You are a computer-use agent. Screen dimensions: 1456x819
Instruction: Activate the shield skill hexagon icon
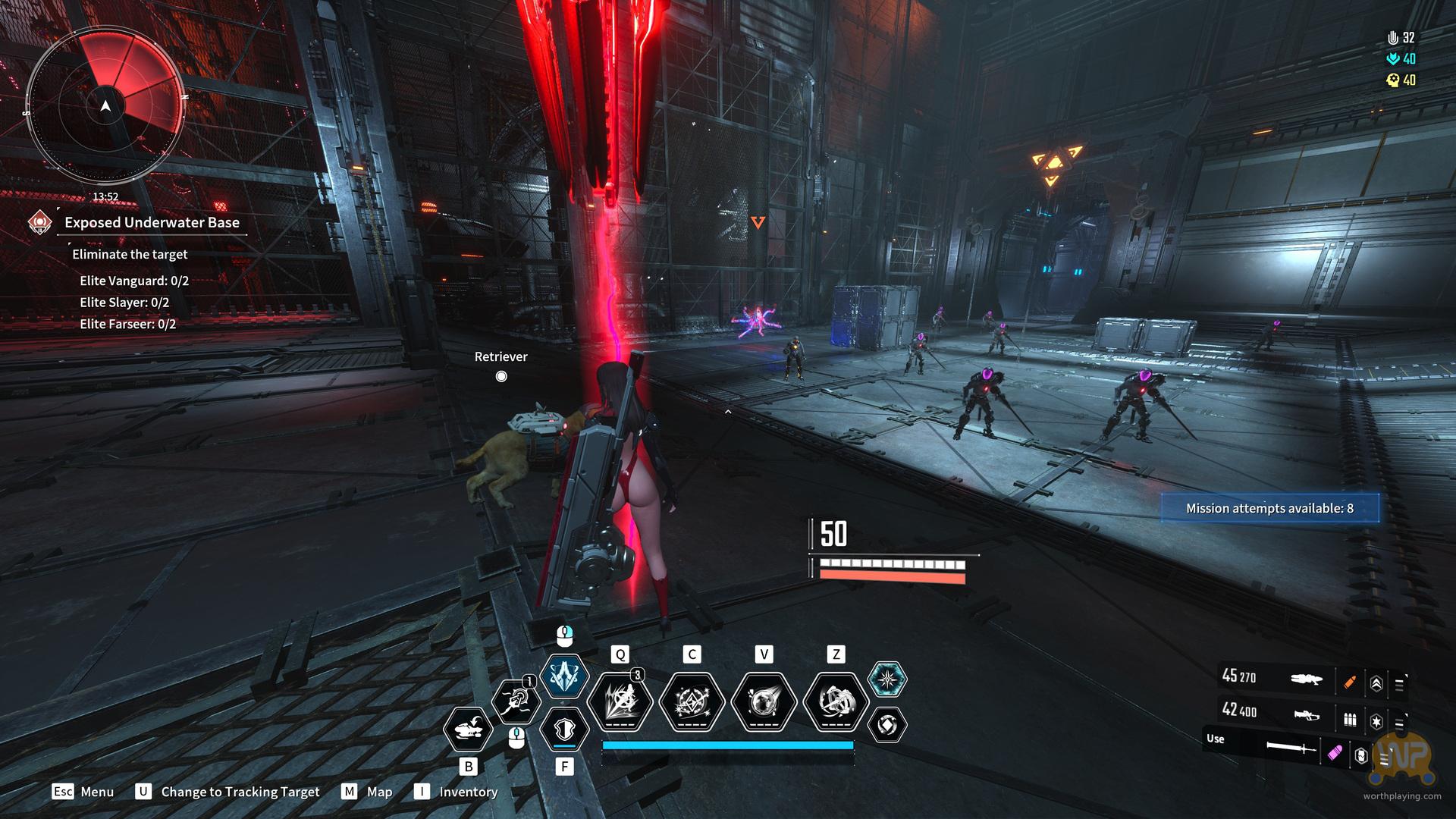coord(564,729)
